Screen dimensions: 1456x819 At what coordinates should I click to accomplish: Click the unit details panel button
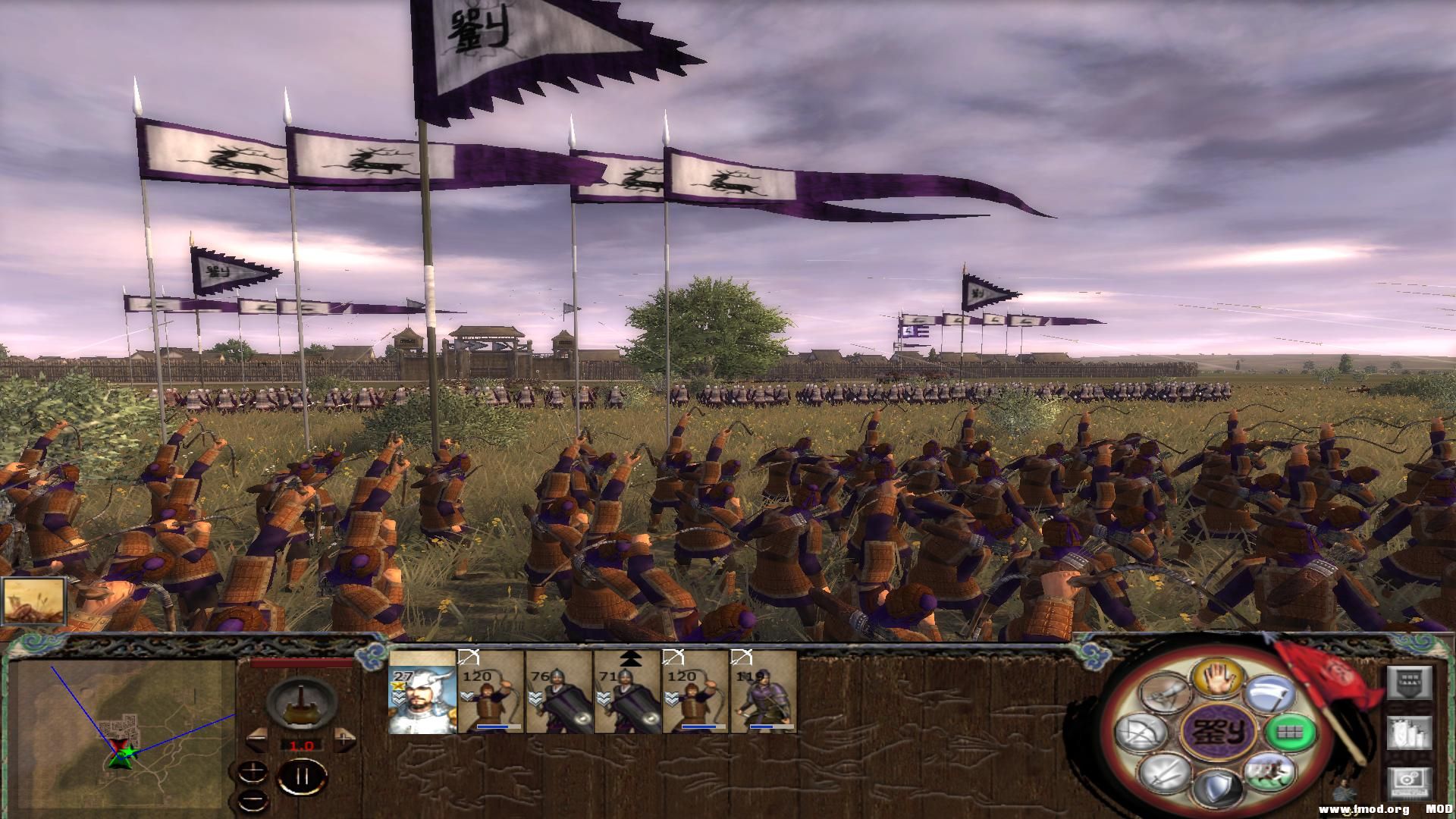[1410, 733]
